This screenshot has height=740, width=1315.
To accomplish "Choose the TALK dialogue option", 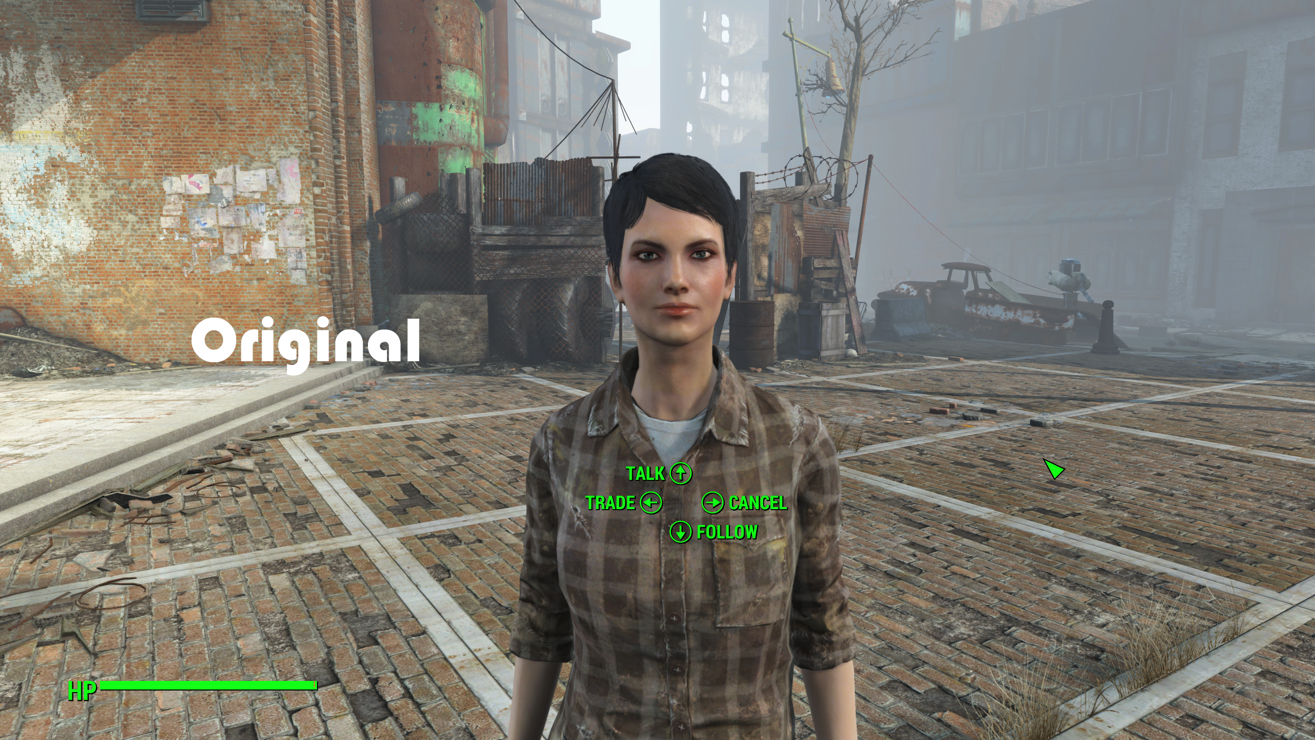I will 658,473.
